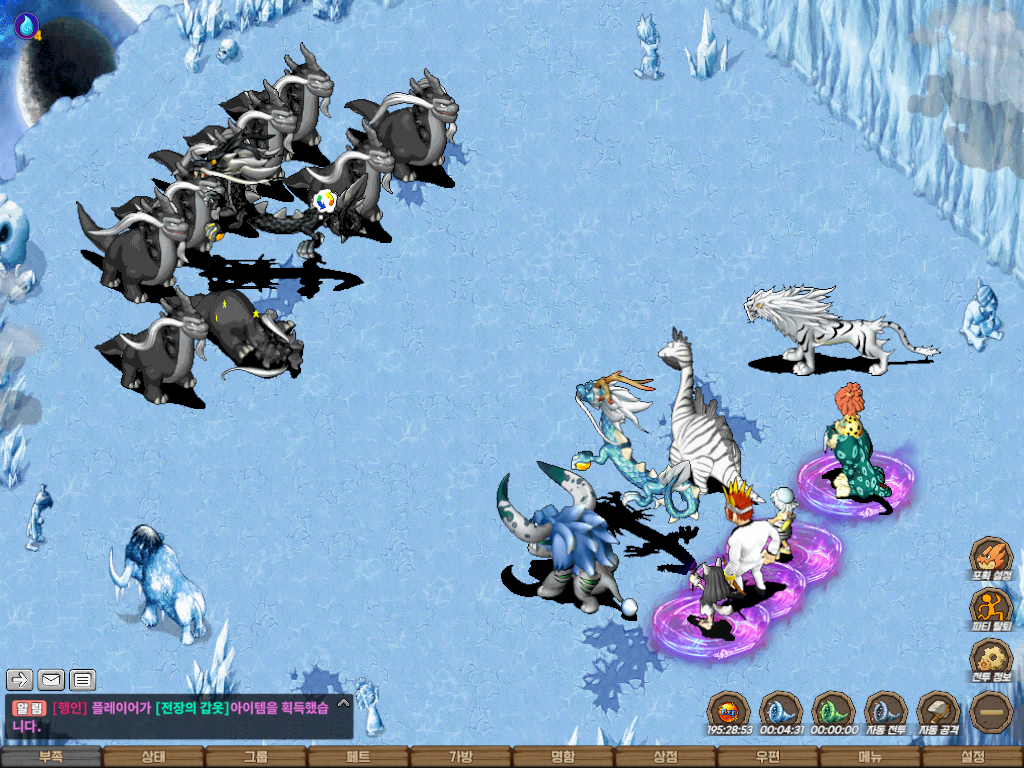Open the 상점 (Shop) menu

tap(665, 758)
